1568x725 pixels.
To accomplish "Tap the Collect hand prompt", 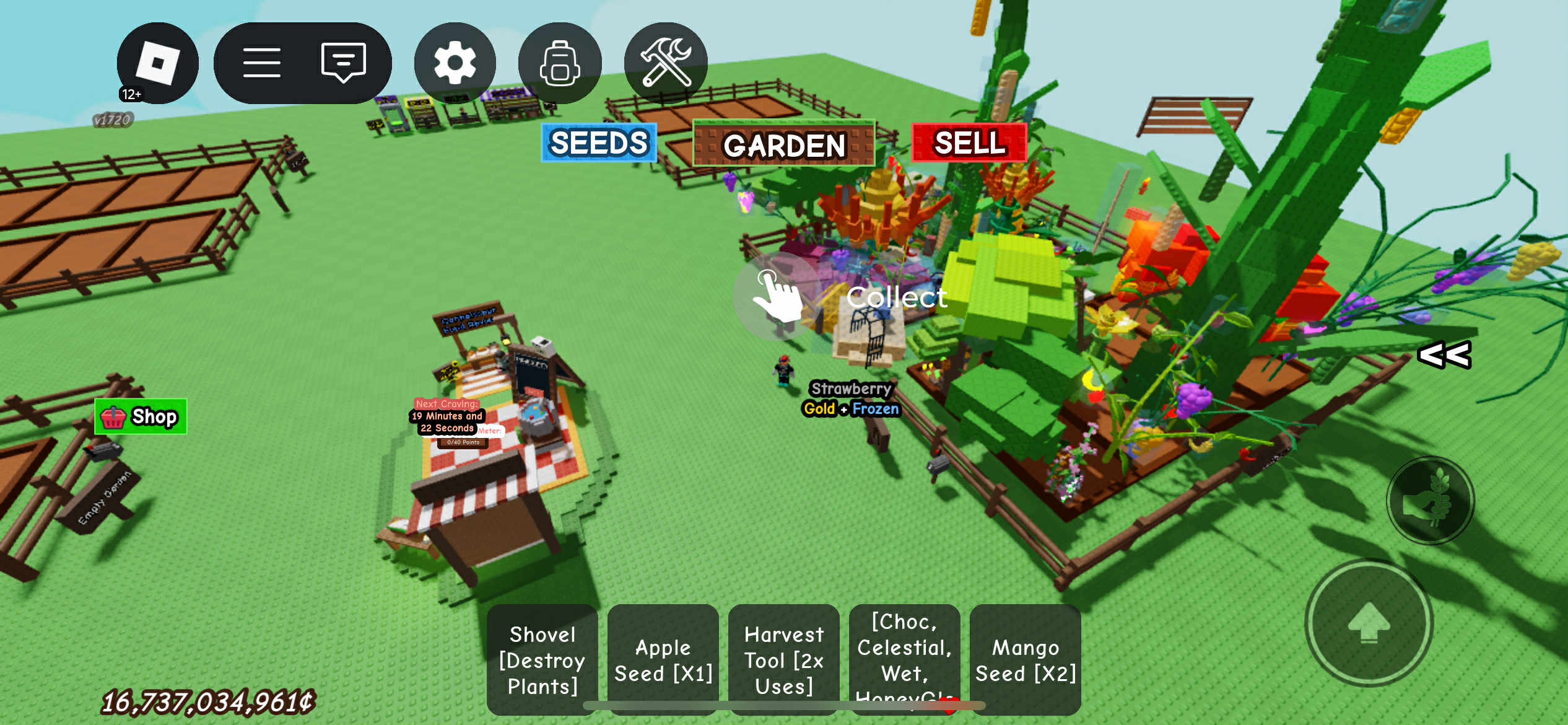I will pyautogui.click(x=778, y=297).
